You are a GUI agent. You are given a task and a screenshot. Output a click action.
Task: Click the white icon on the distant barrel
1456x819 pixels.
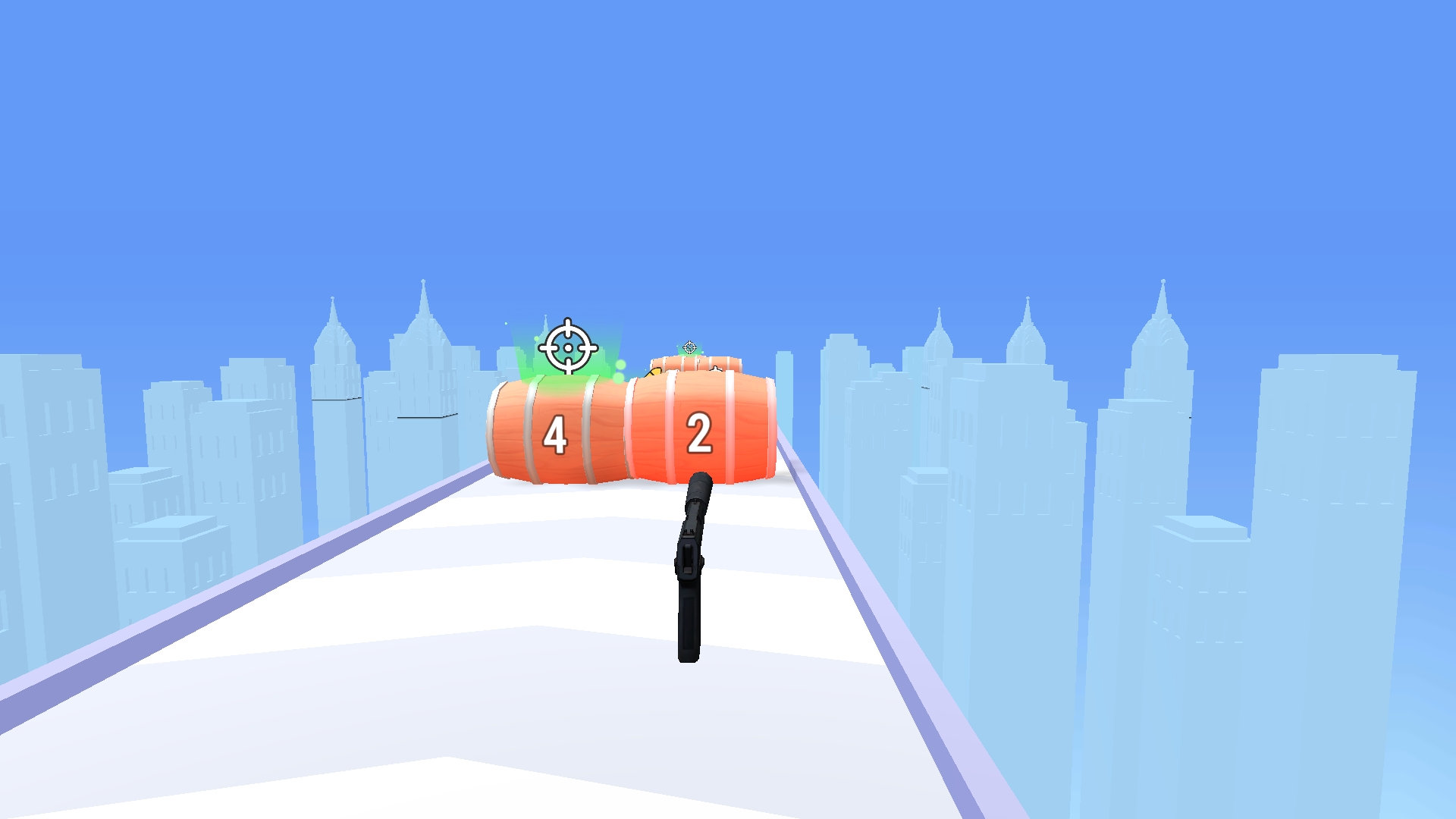point(716,369)
